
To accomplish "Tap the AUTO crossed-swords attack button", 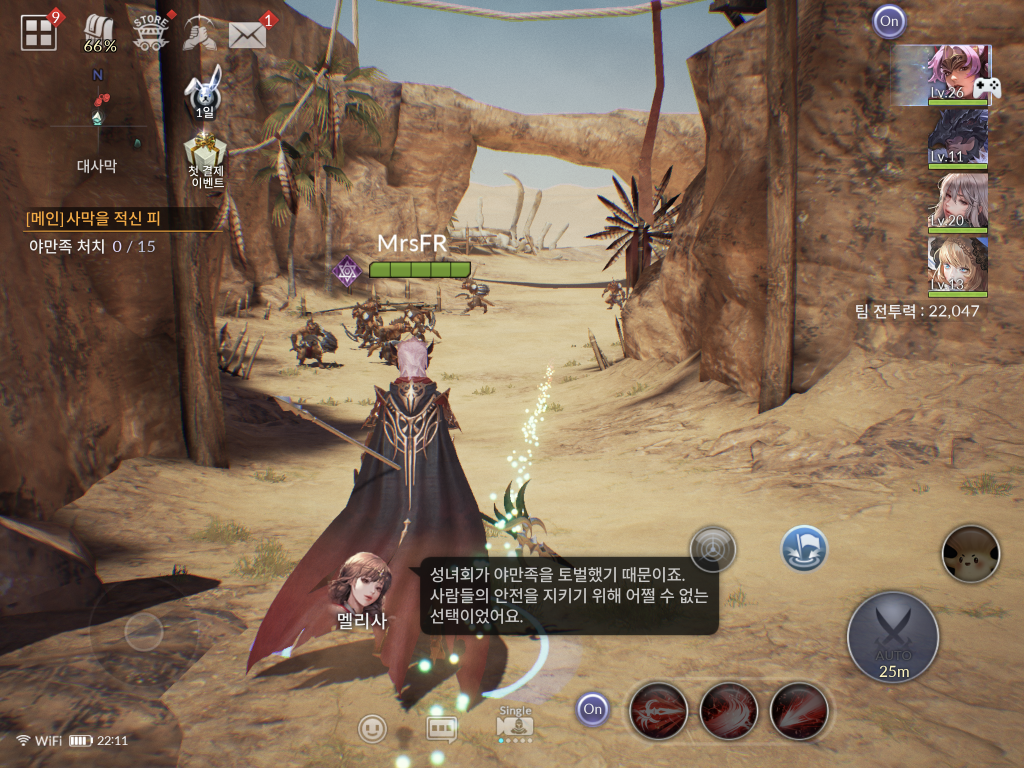I will tap(892, 634).
